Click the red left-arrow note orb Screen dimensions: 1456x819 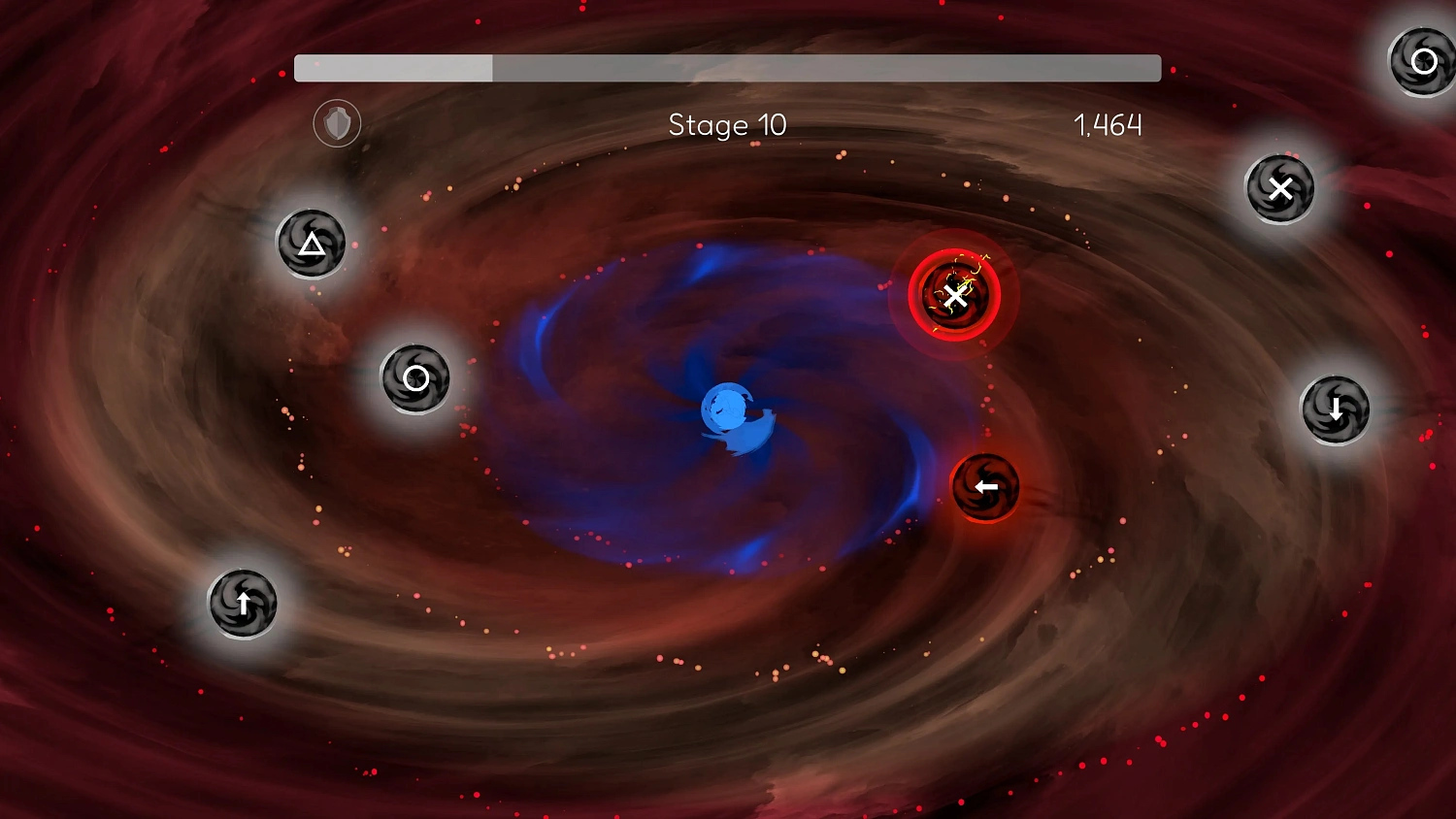click(x=986, y=485)
